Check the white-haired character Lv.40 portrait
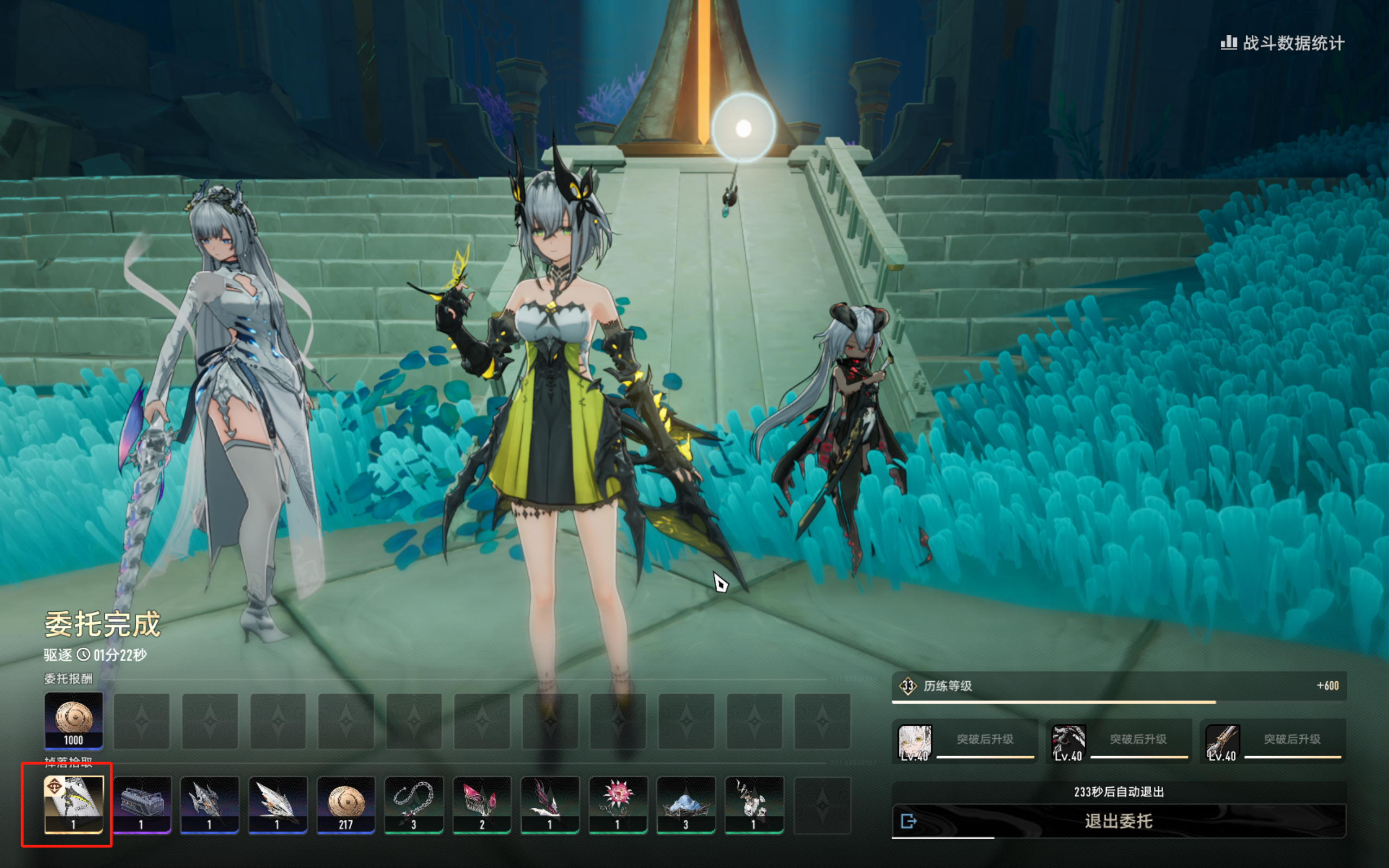This screenshot has width=1389, height=868. [x=914, y=742]
